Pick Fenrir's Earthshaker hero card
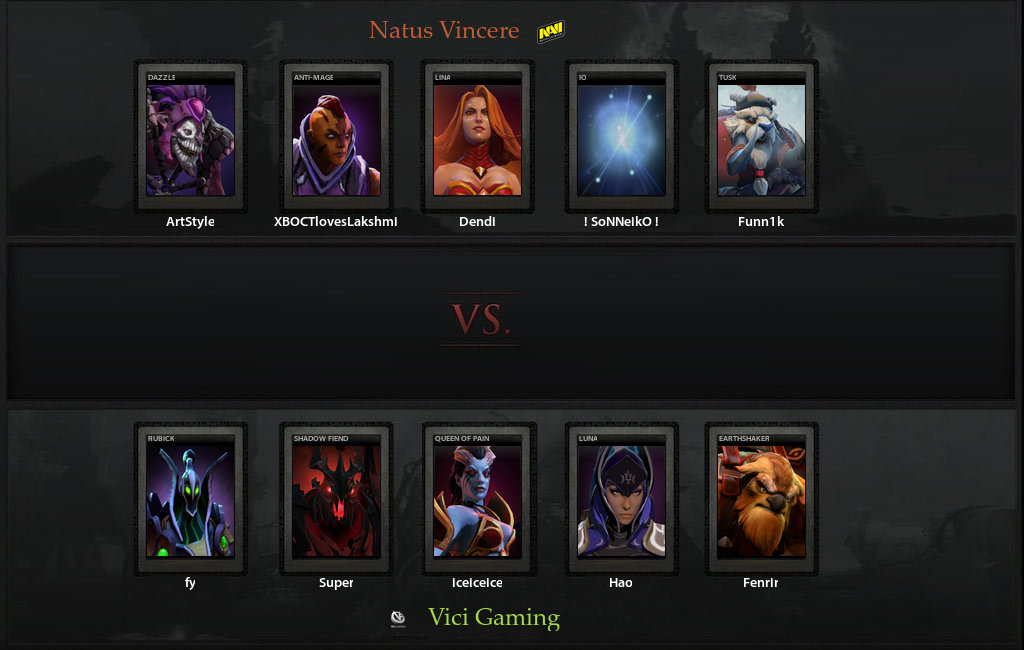 761,500
